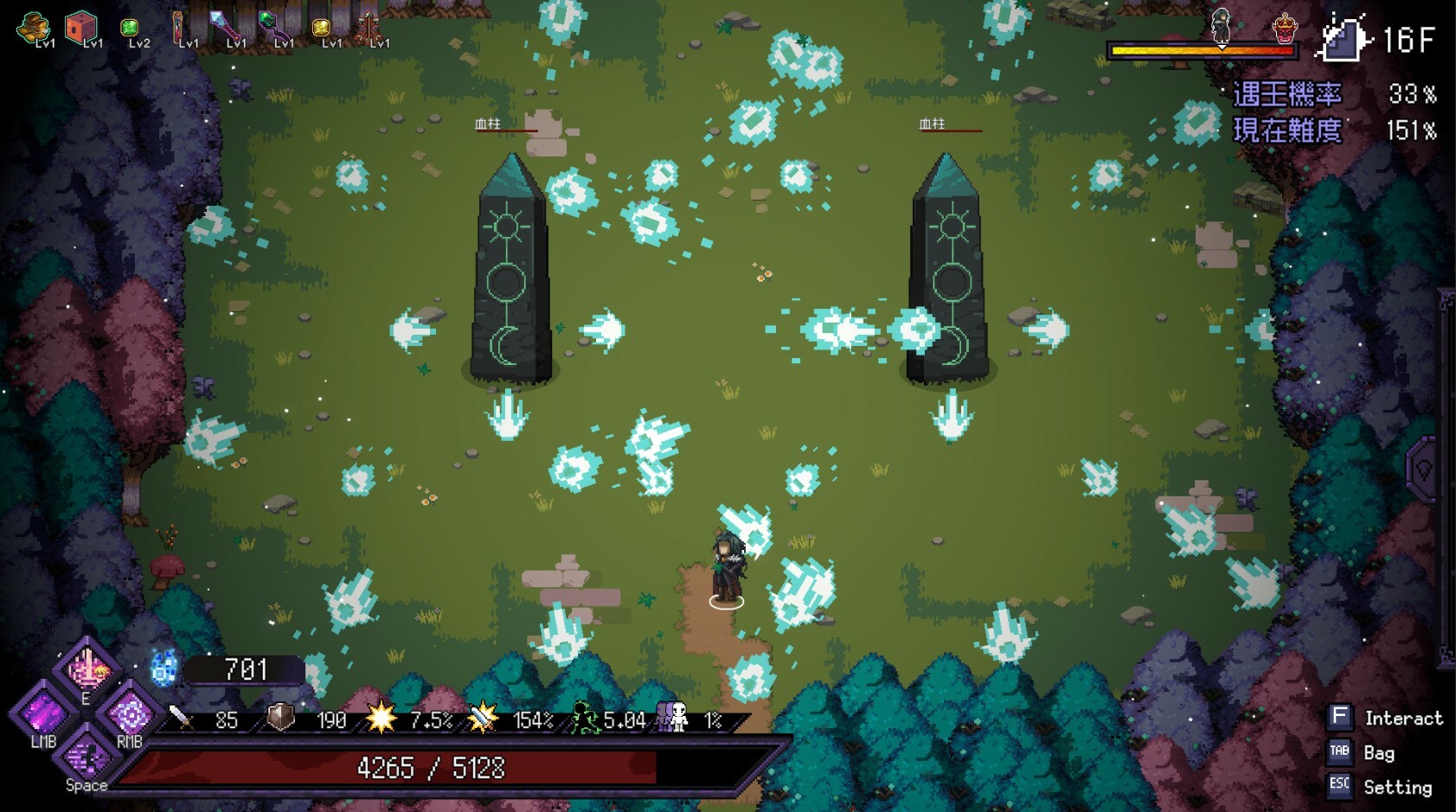Viewport: 1456px width, 812px height.
Task: Open the Setting menu
Action: (x=1339, y=787)
